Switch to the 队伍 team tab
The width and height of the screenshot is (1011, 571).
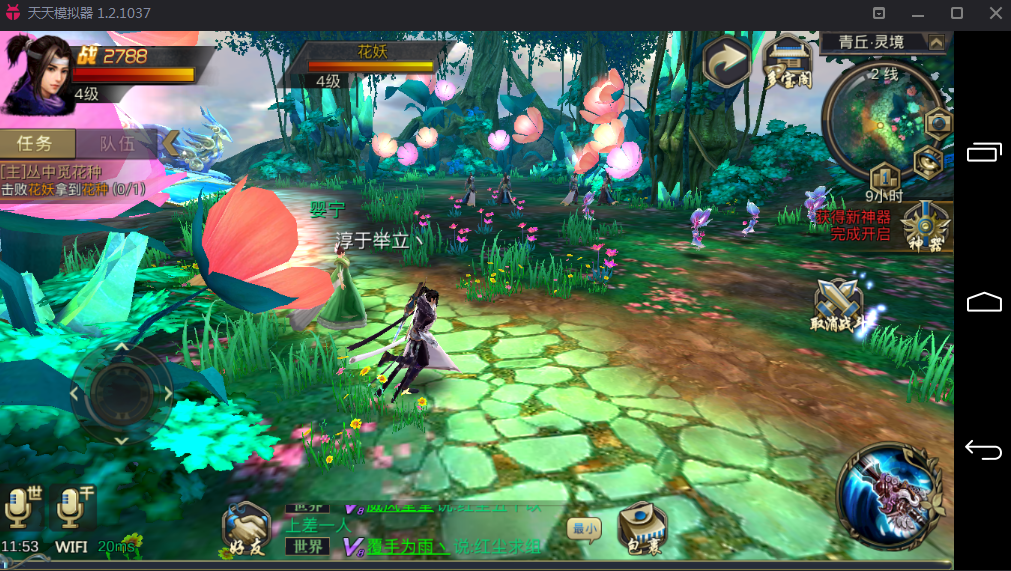coord(116,144)
